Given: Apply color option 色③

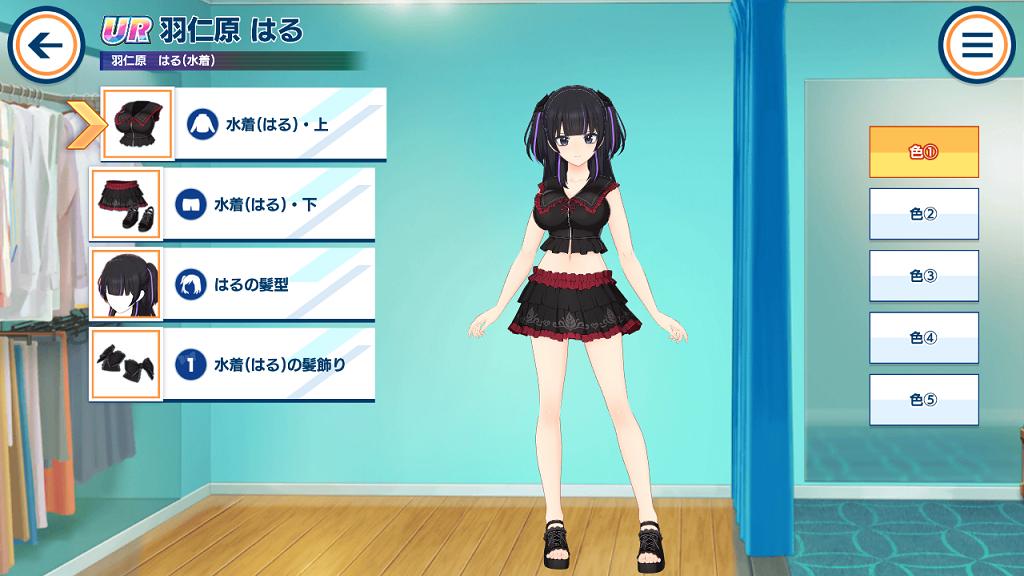Looking at the screenshot, I should [x=923, y=276].
